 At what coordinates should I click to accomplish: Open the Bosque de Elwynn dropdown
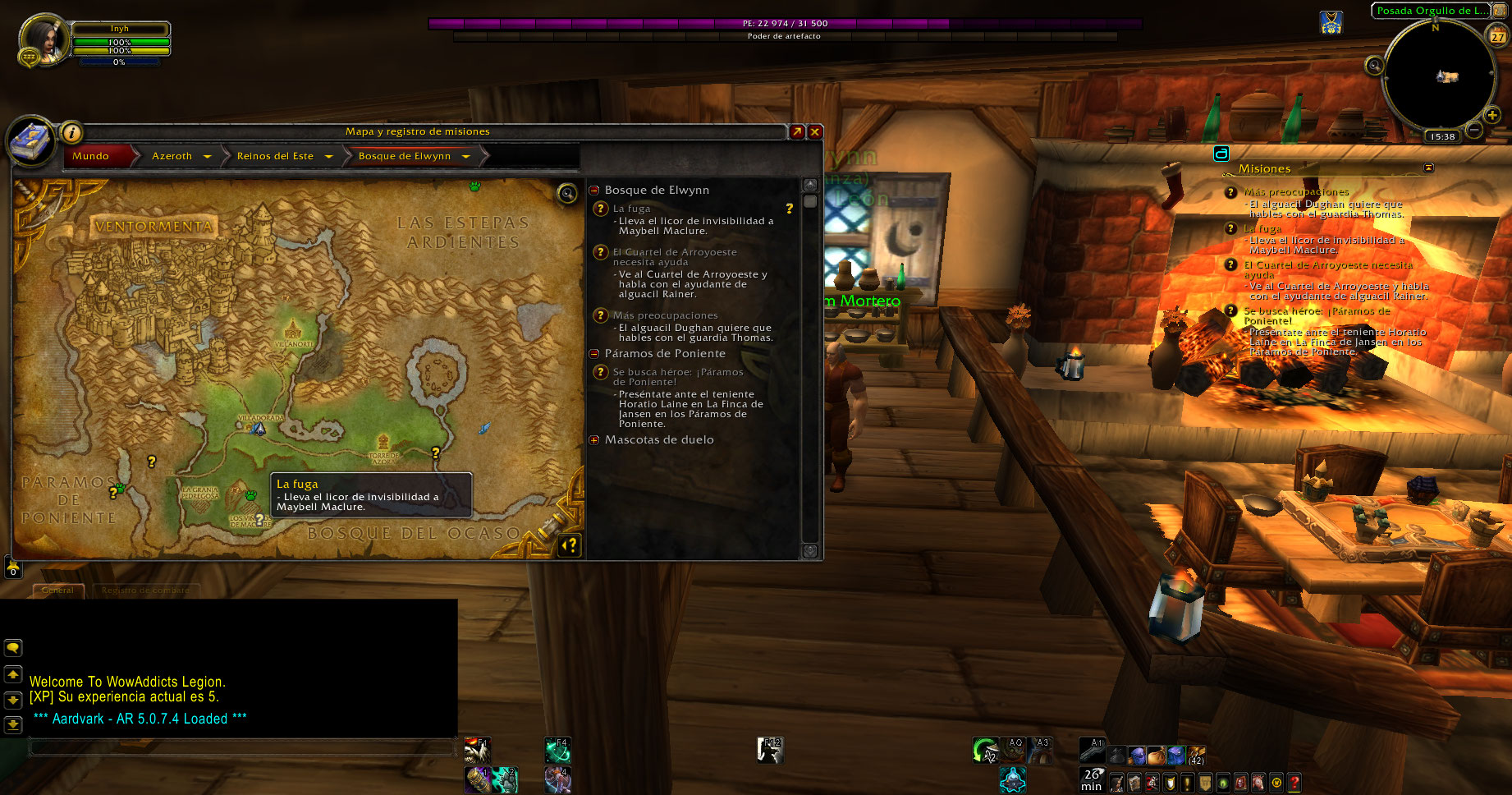pyautogui.click(x=466, y=156)
